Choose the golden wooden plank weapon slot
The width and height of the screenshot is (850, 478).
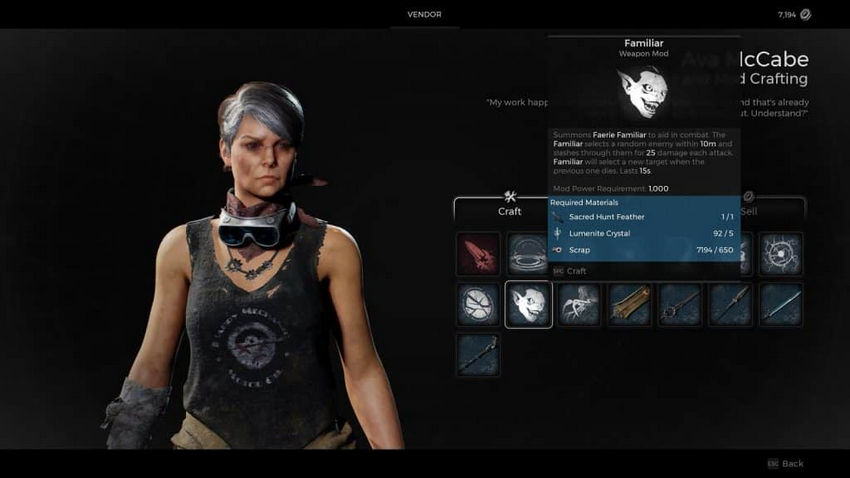coord(630,304)
